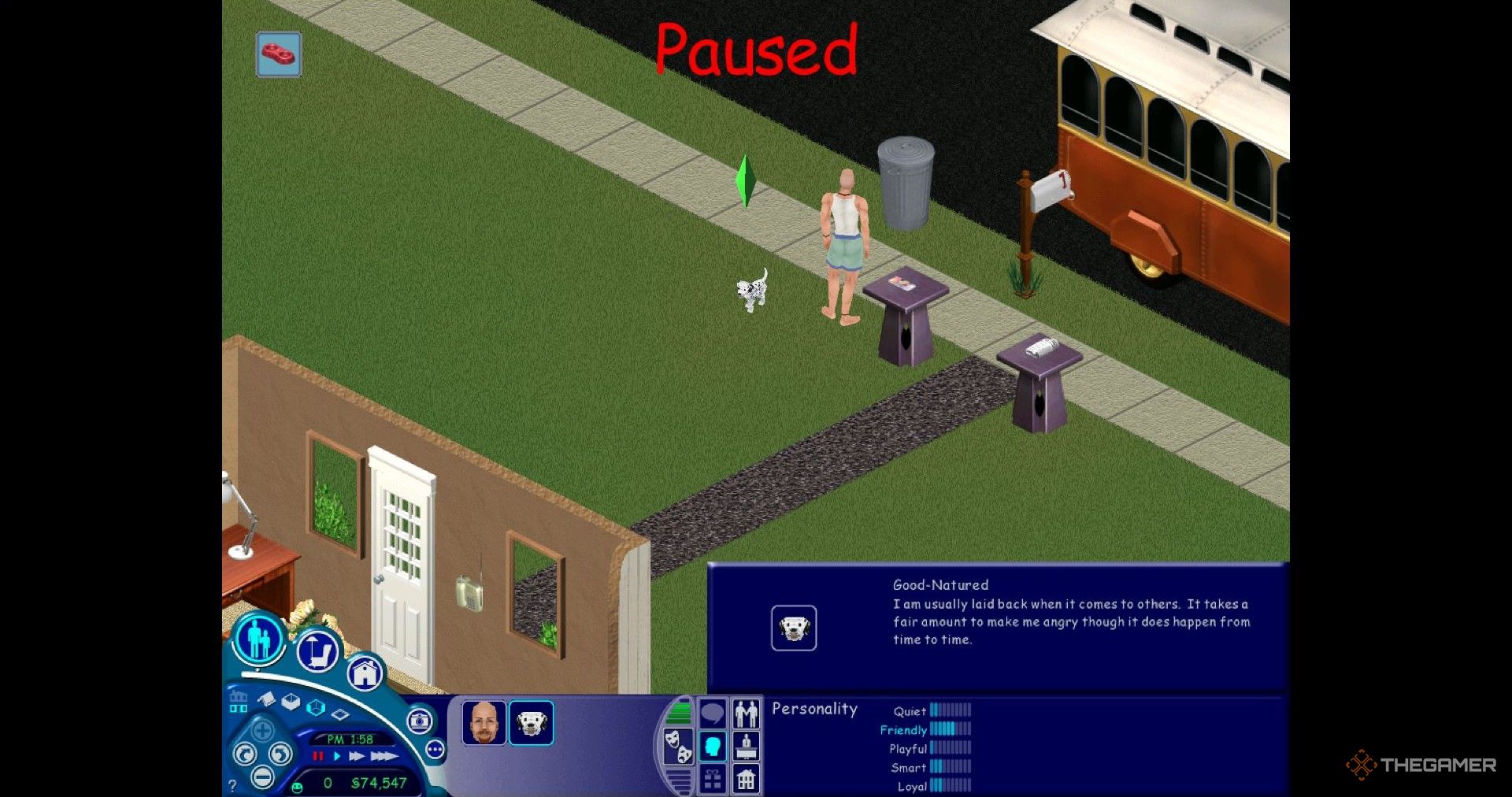Viewport: 1512px width, 797px height.
Task: Open the relationships panel with two figures
Action: [746, 714]
